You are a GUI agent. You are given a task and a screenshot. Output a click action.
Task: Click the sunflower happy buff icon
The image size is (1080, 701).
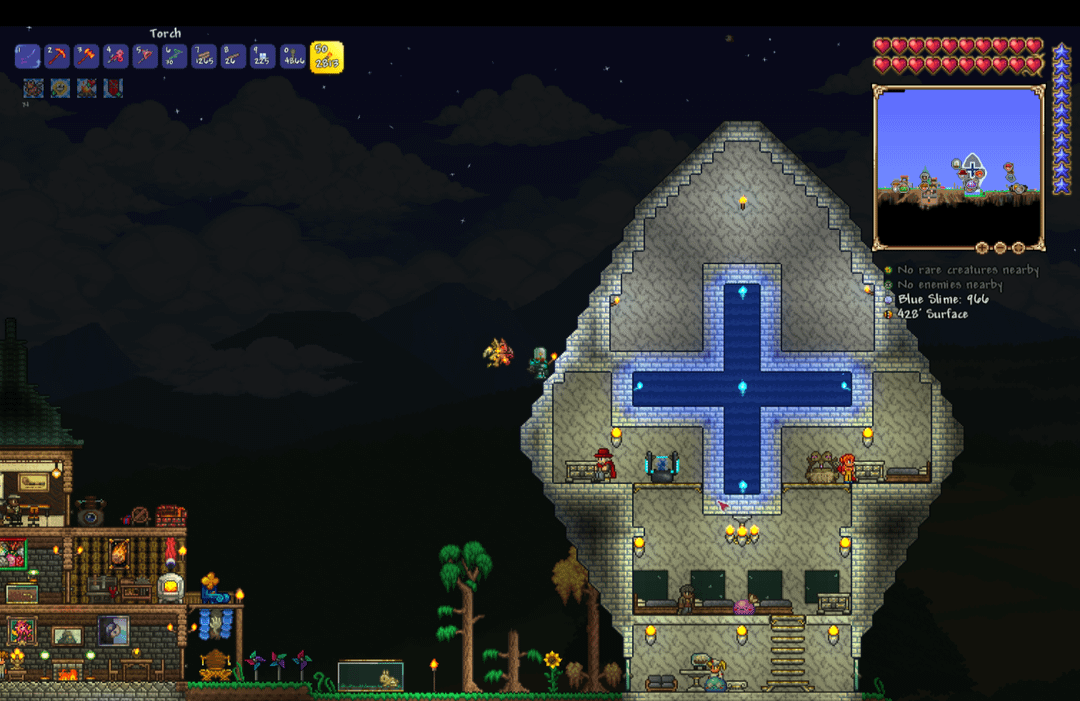(60, 88)
